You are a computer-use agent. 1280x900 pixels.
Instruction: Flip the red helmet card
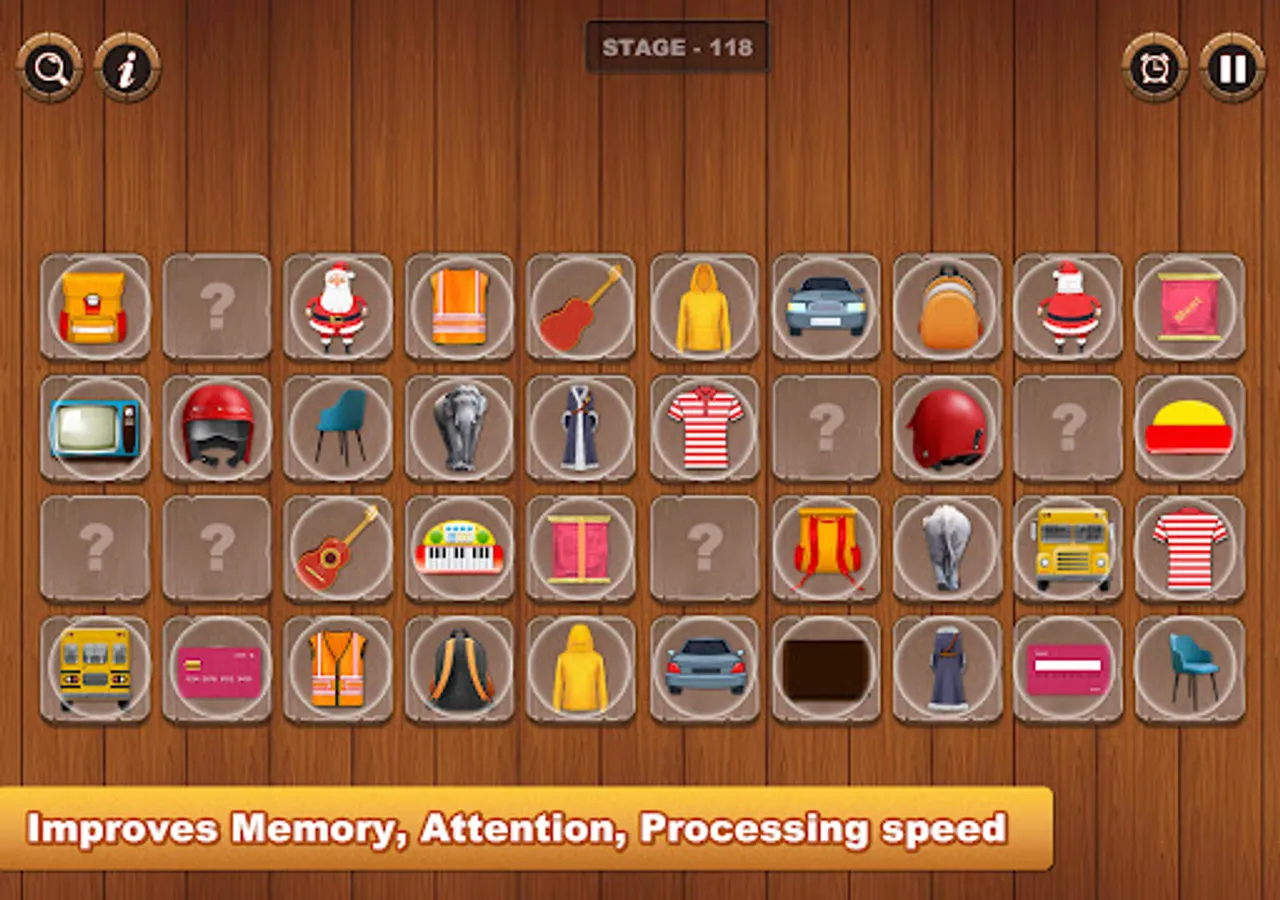point(217,428)
